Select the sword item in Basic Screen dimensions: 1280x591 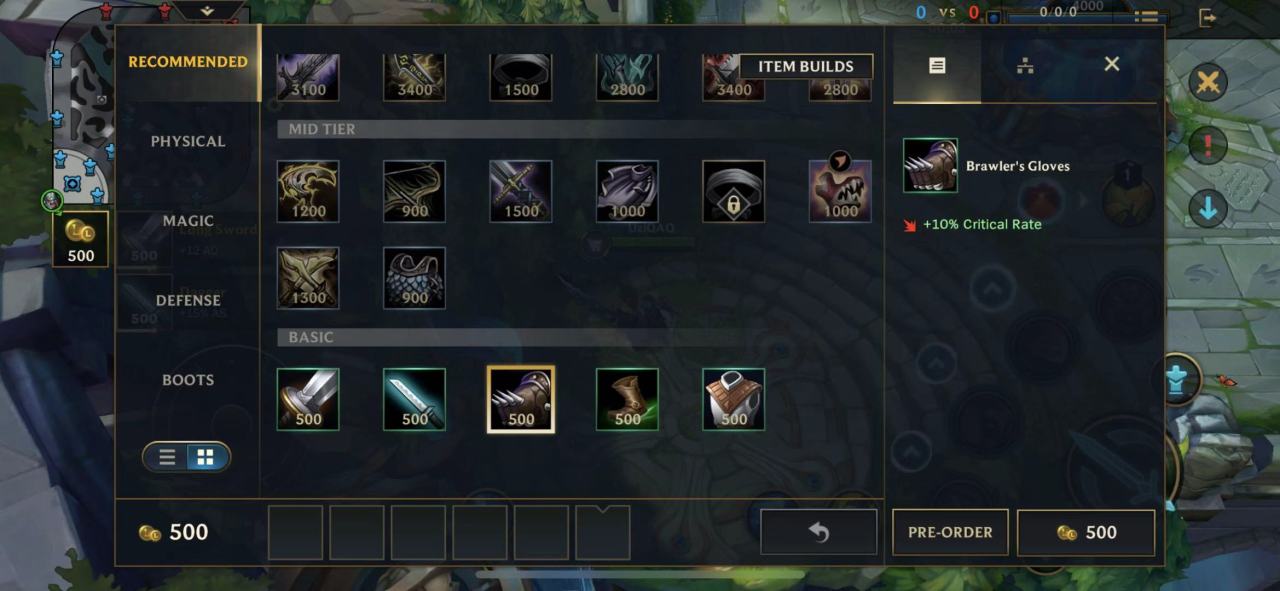pos(308,399)
